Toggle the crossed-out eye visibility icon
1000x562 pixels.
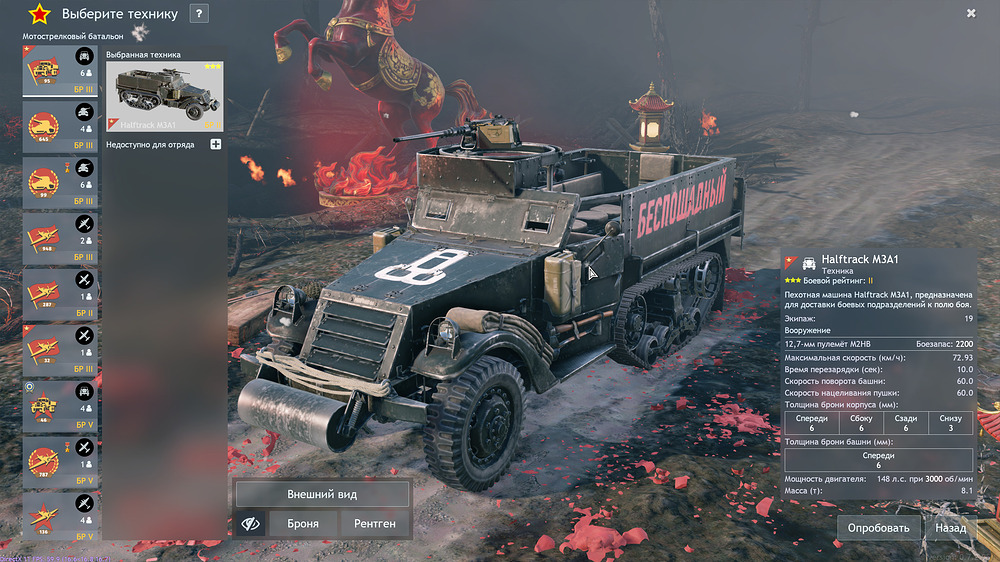point(250,523)
